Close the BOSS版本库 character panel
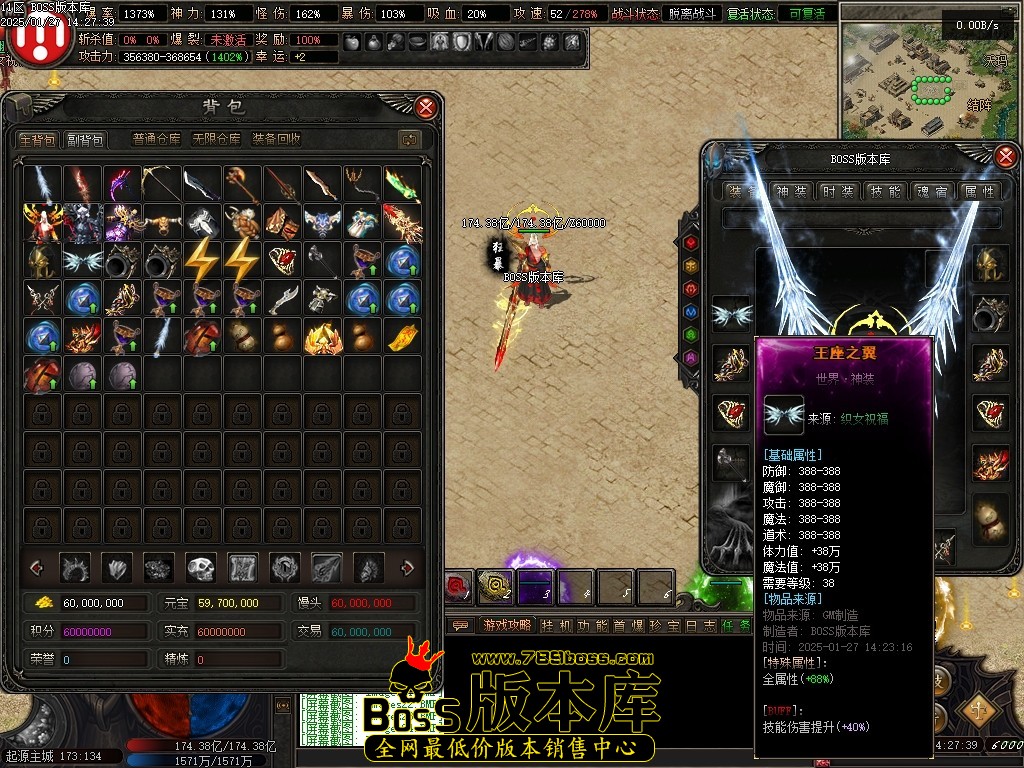Image resolution: width=1024 pixels, height=768 pixels. (1007, 156)
